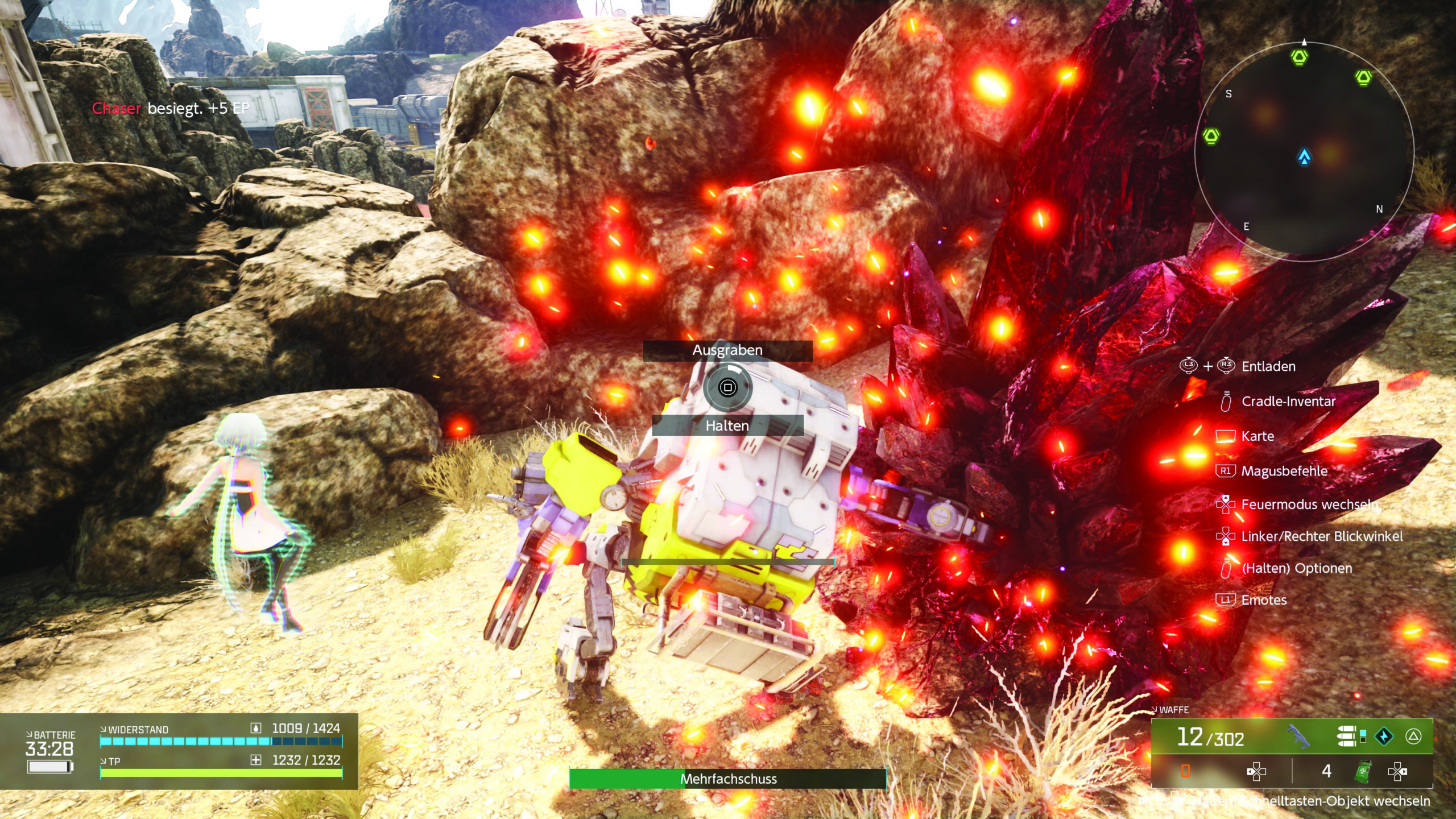Select the empty orange quick-item slot
This screenshot has height=819, width=1456.
1186,771
